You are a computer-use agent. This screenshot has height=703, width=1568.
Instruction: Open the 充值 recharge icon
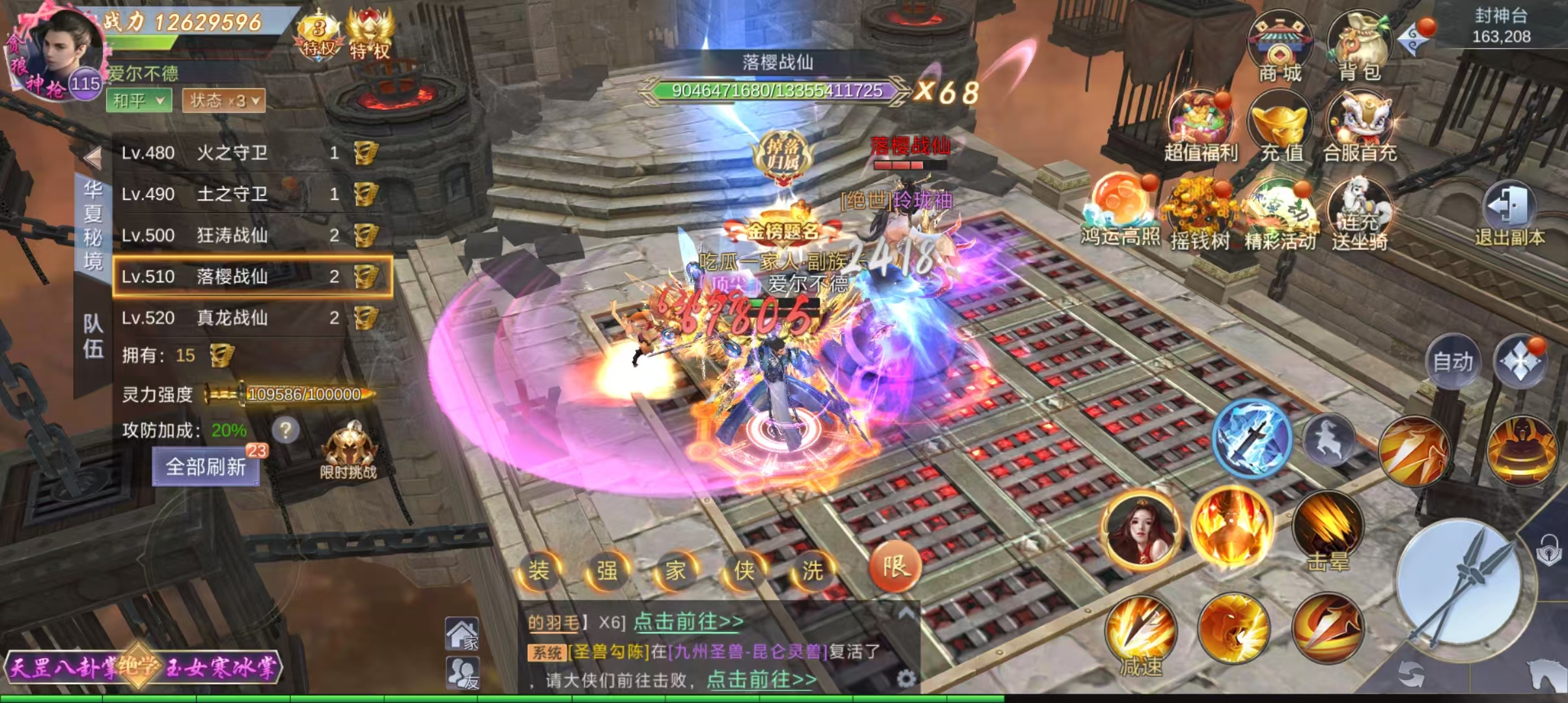tap(1281, 127)
